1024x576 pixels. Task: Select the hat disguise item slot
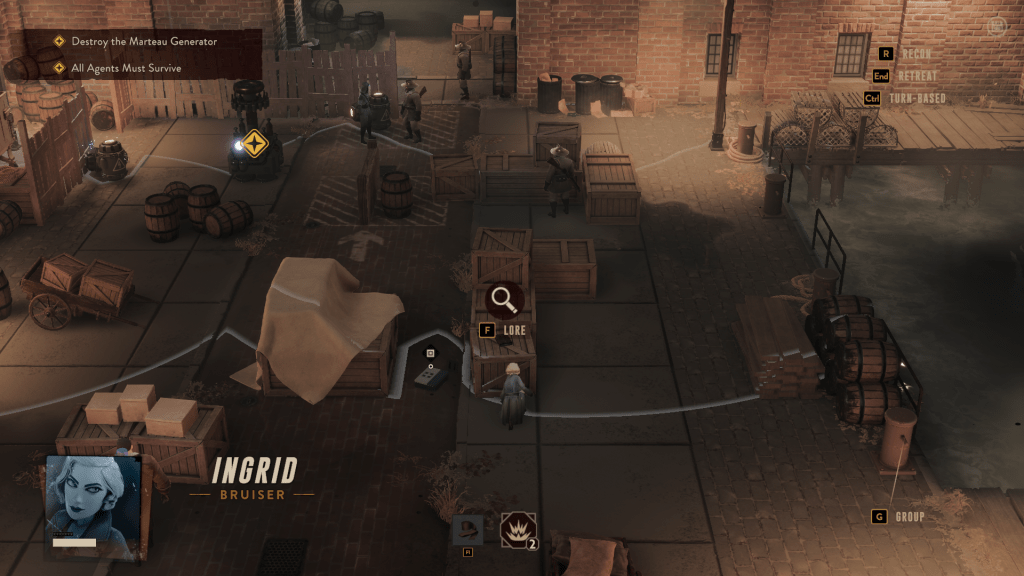(467, 529)
